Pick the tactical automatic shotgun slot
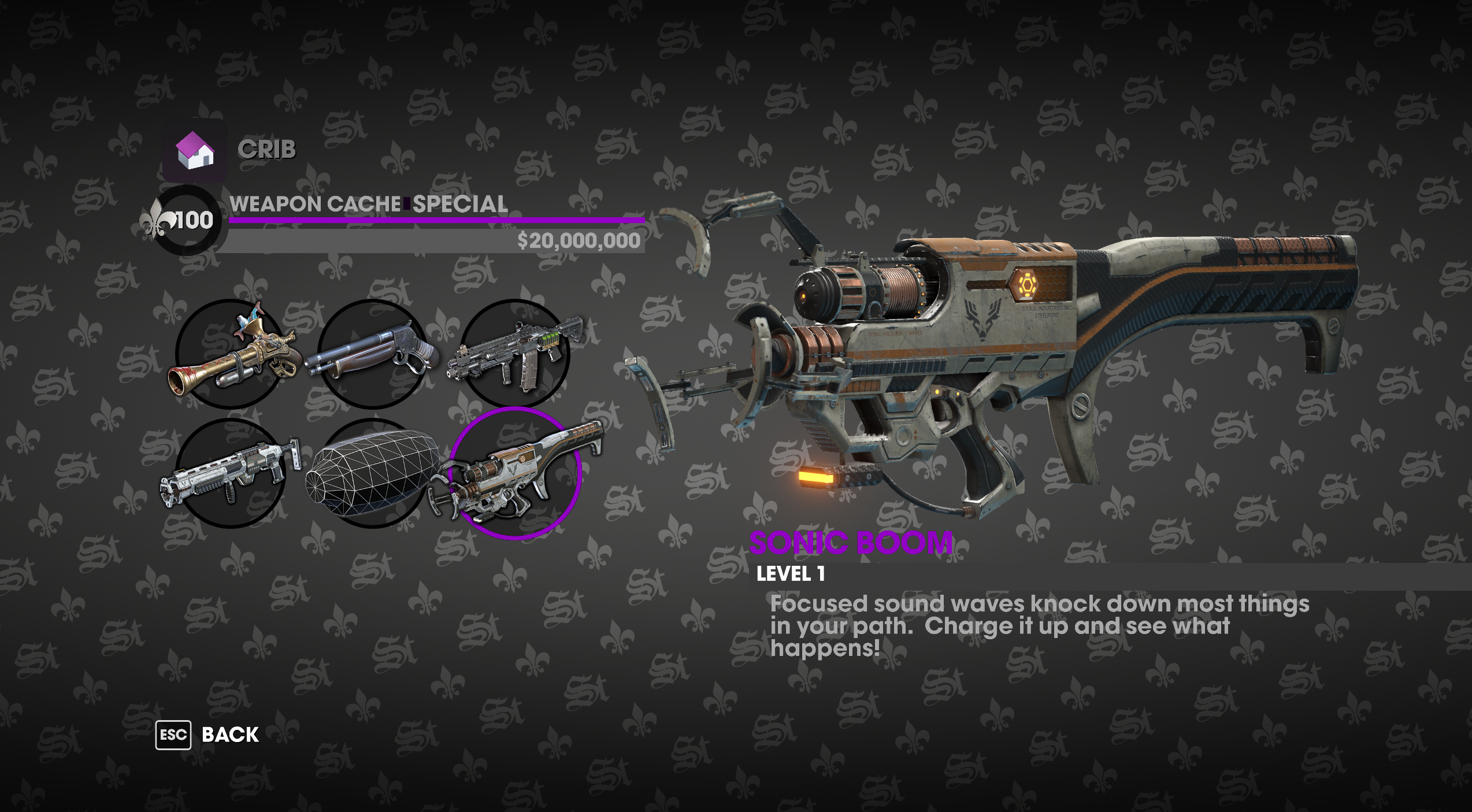The height and width of the screenshot is (812, 1472). coord(514,354)
